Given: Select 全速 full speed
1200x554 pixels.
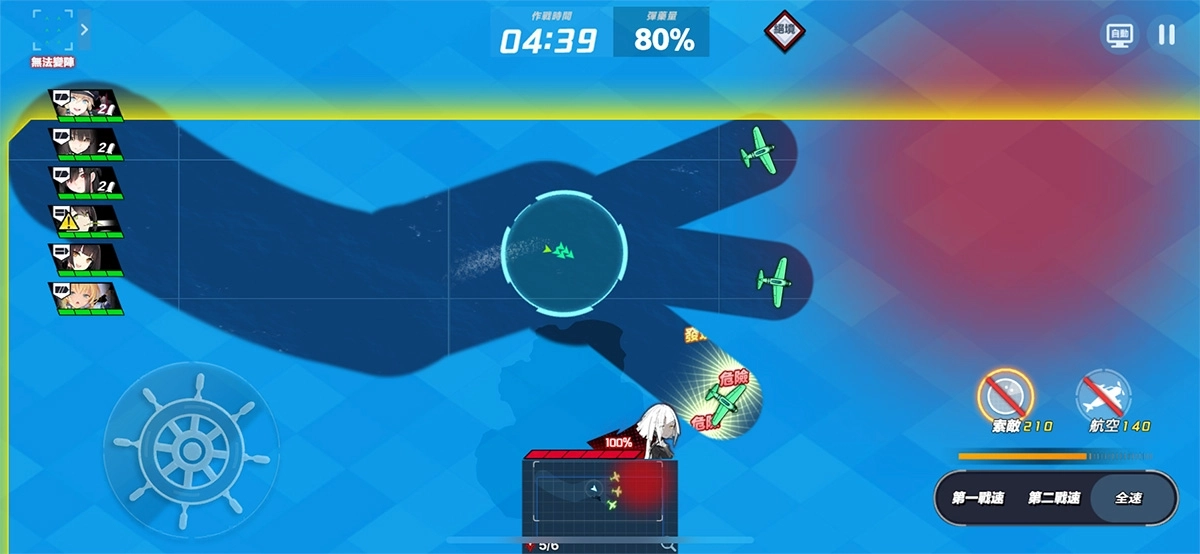Looking at the screenshot, I should (x=1128, y=498).
